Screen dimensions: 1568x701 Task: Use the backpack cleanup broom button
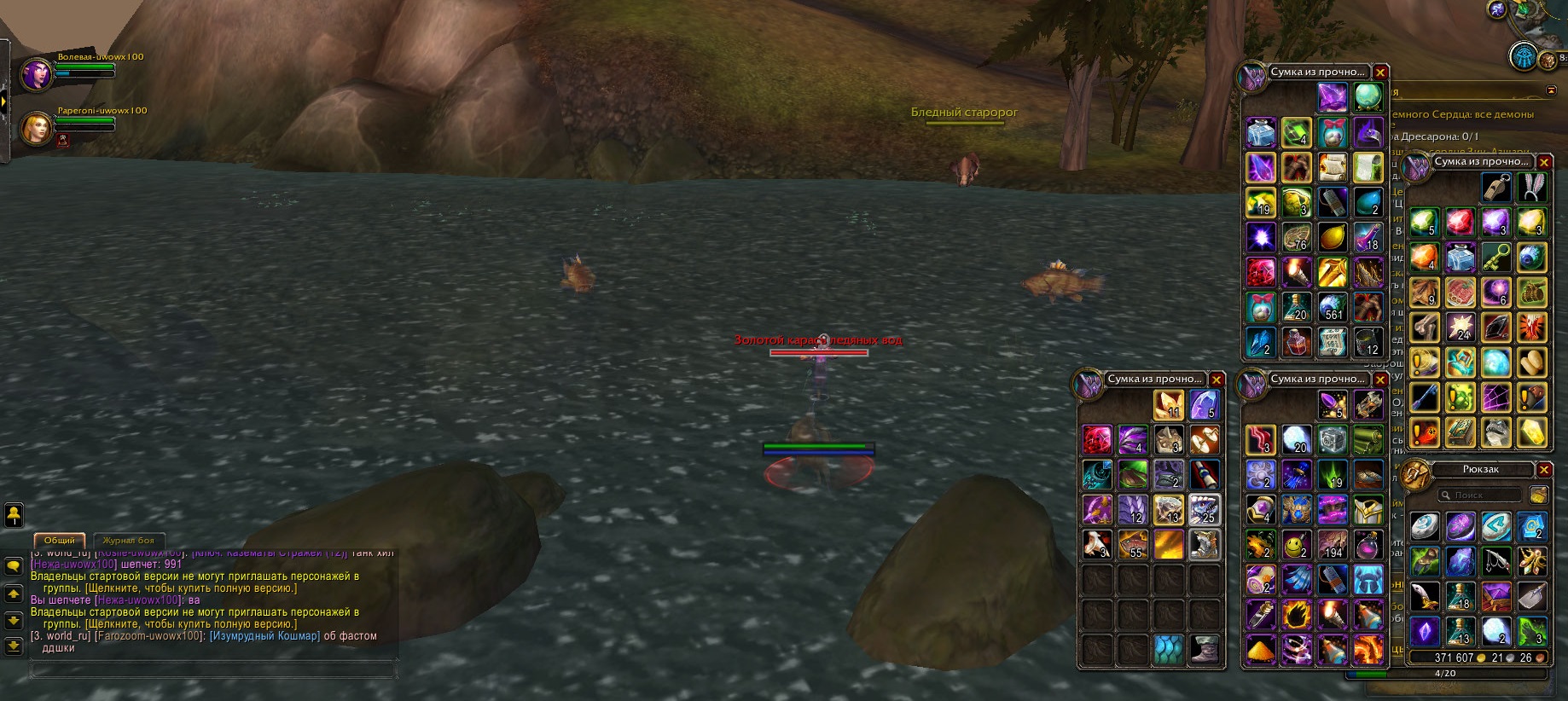[1538, 495]
